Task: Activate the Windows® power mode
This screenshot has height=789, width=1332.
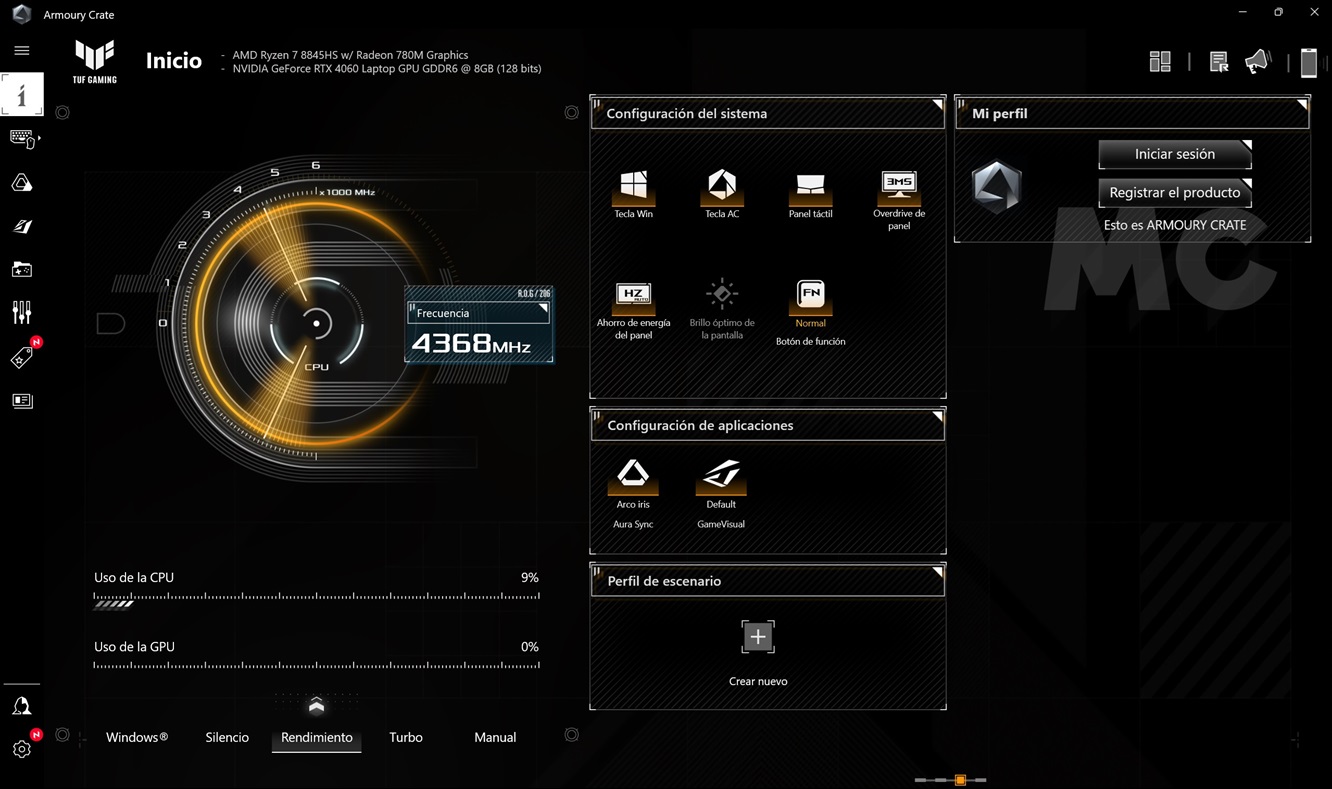Action: click(x=137, y=737)
